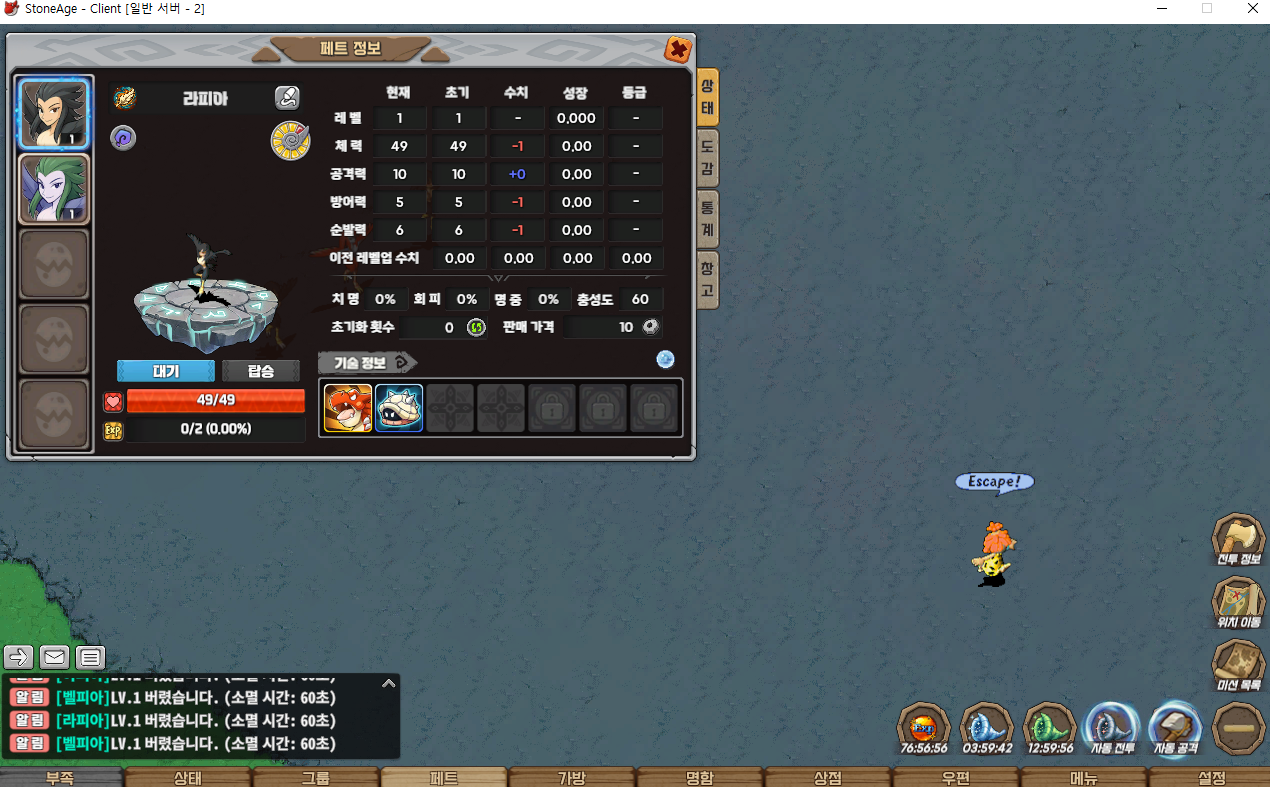Open the 통계 statistics tab
The width and height of the screenshot is (1270, 787).
click(x=707, y=219)
